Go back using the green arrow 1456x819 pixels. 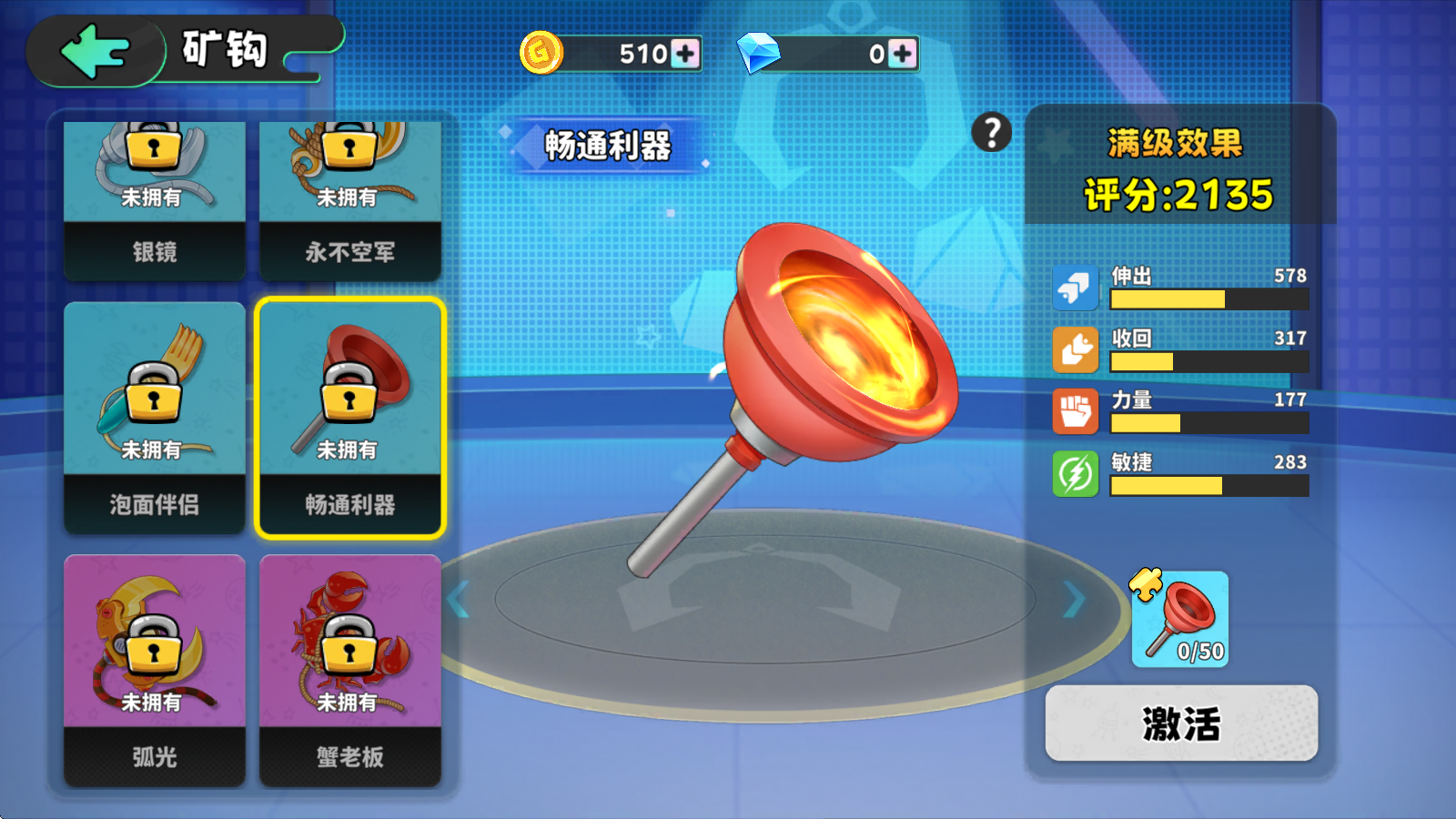click(x=94, y=51)
